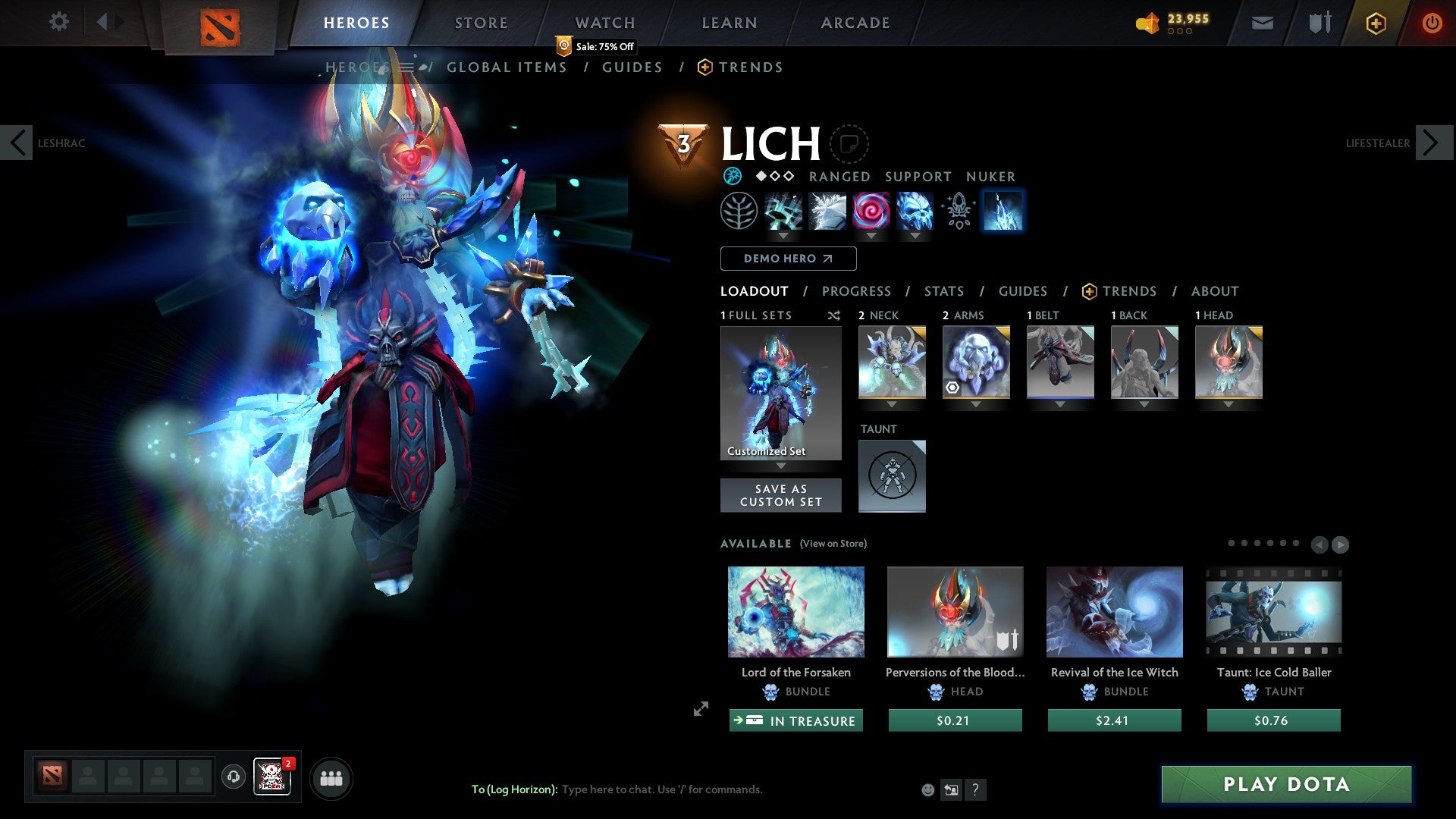
Task: Click the pink Sinister Gaze ability icon
Action: [870, 211]
